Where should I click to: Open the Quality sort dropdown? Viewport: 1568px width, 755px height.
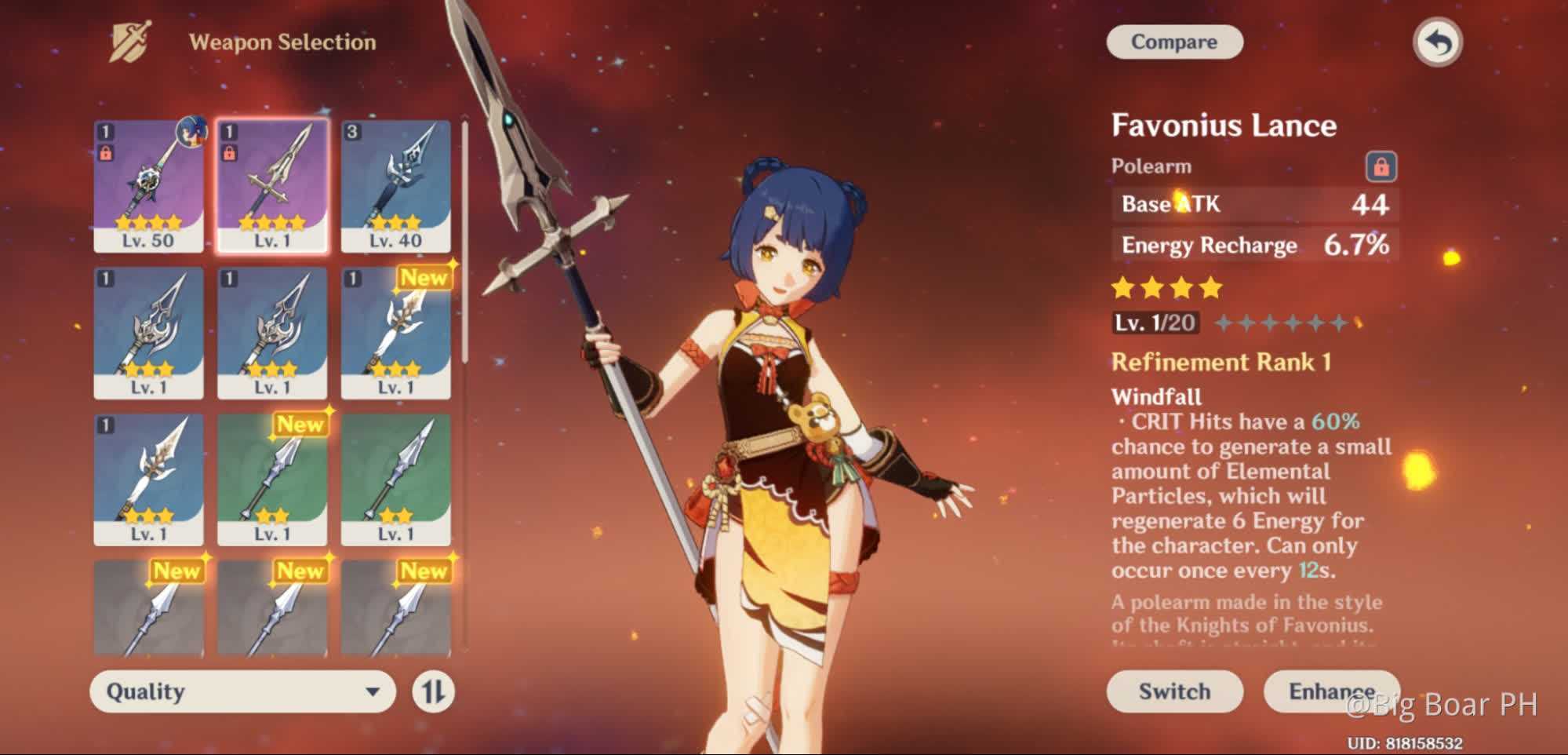tap(242, 691)
